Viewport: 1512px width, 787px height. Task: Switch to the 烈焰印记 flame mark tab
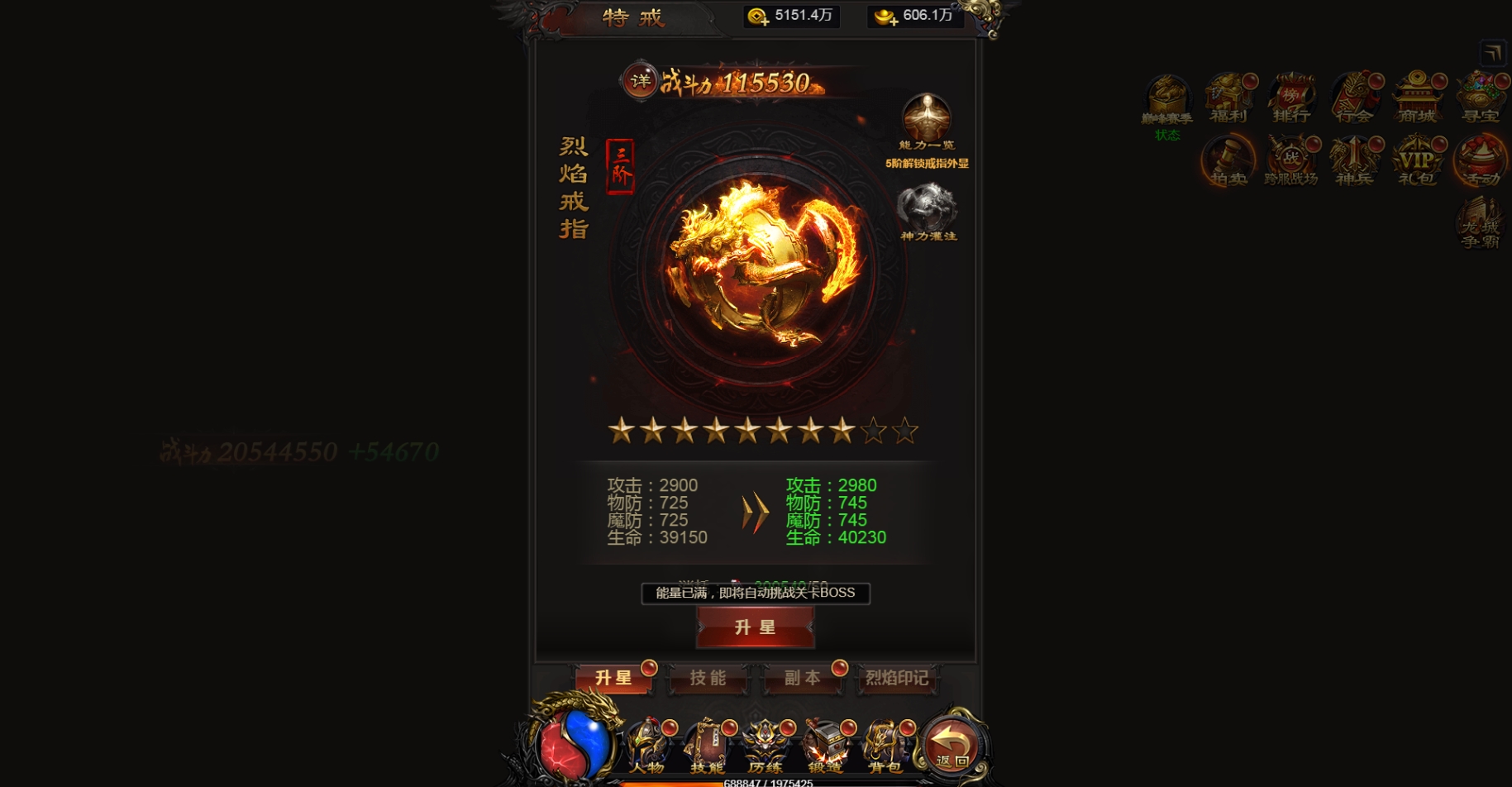[898, 680]
